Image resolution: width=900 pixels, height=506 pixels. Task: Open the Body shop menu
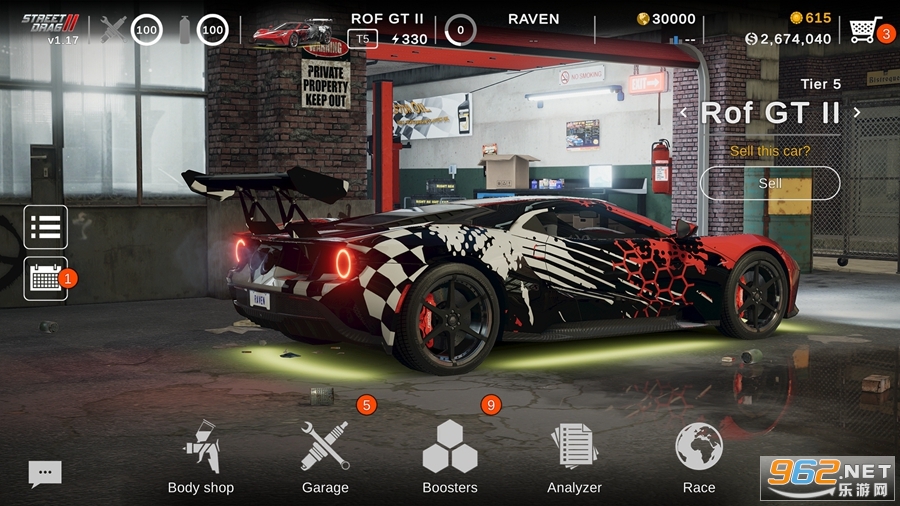pos(200,457)
